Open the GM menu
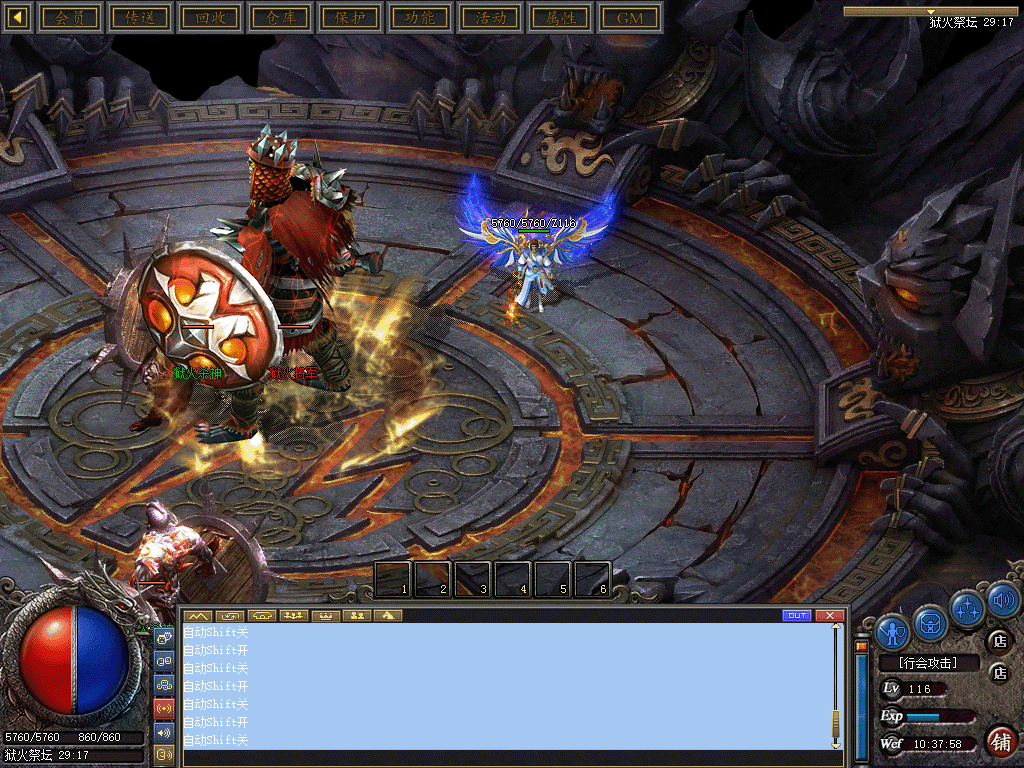Screen dimensions: 1024x768 (x=630, y=18)
